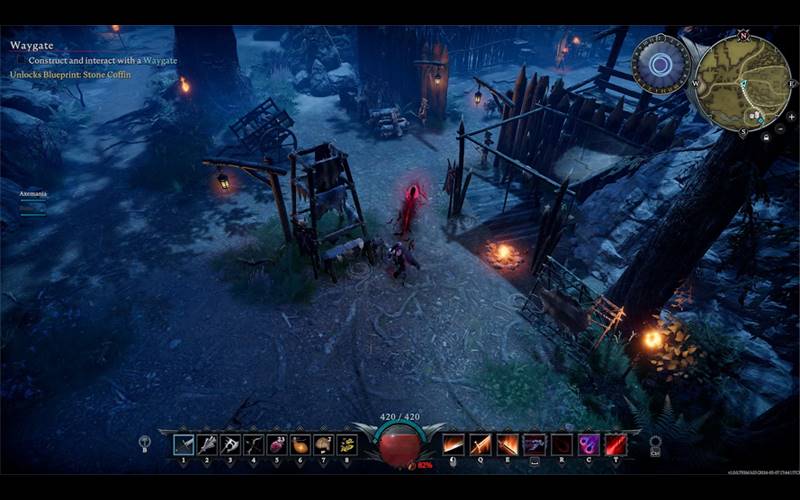Select the sword in hotbar slot 1
The image size is (800, 500).
184,445
